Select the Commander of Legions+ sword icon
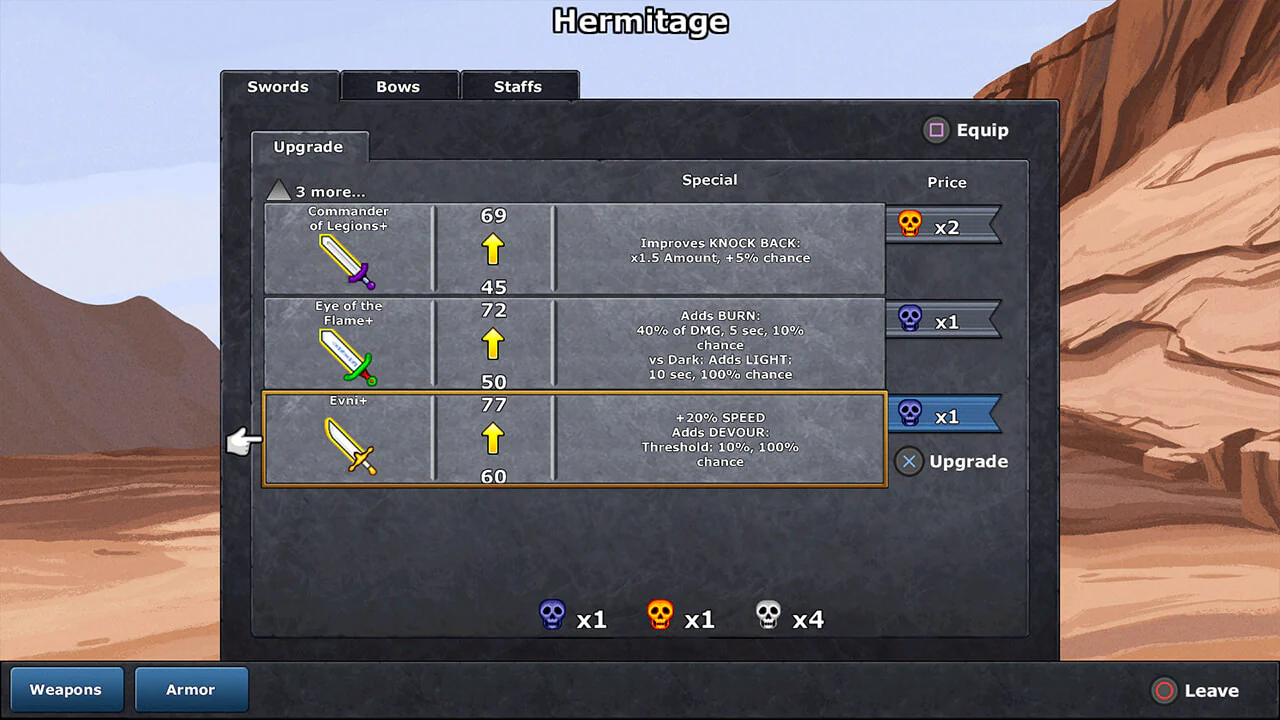Image resolution: width=1280 pixels, height=720 pixels. [348, 258]
